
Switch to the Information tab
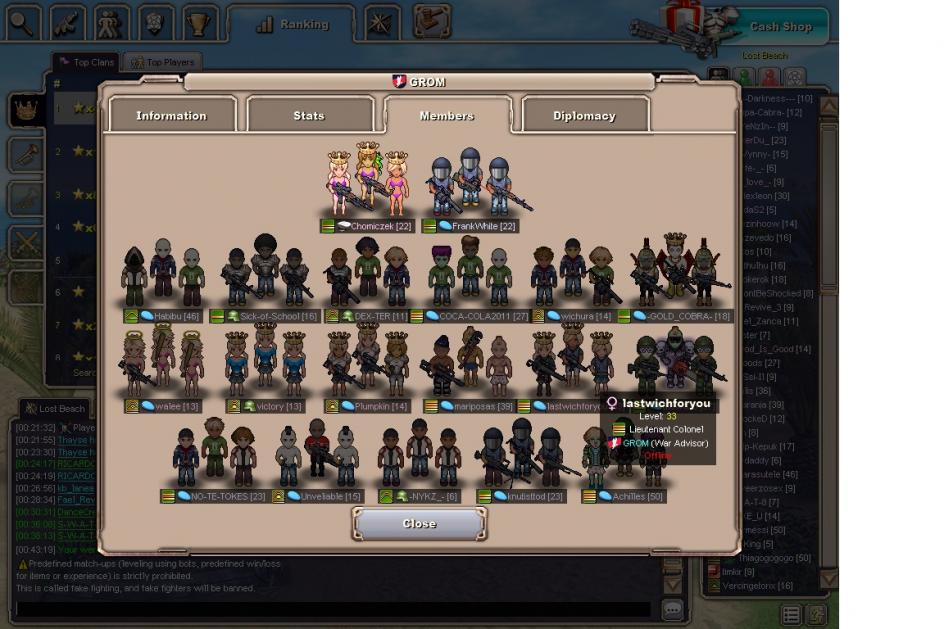[x=171, y=116]
